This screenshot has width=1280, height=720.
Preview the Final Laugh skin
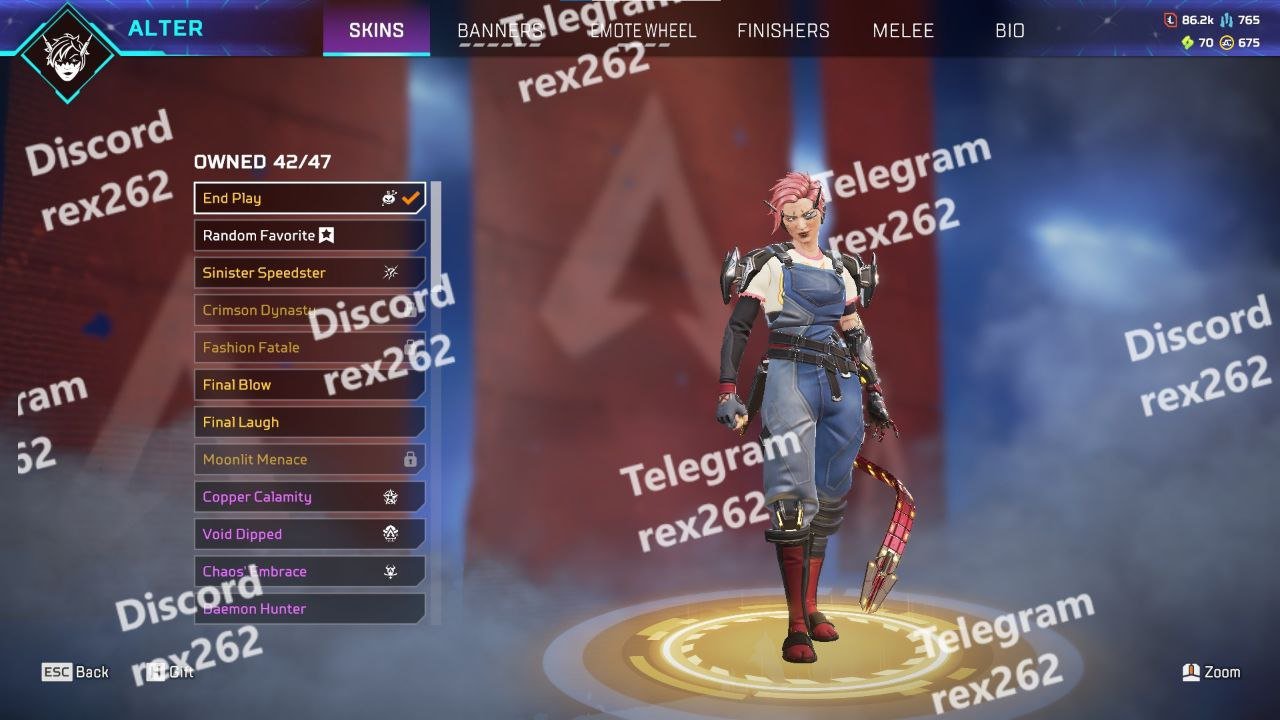click(309, 422)
